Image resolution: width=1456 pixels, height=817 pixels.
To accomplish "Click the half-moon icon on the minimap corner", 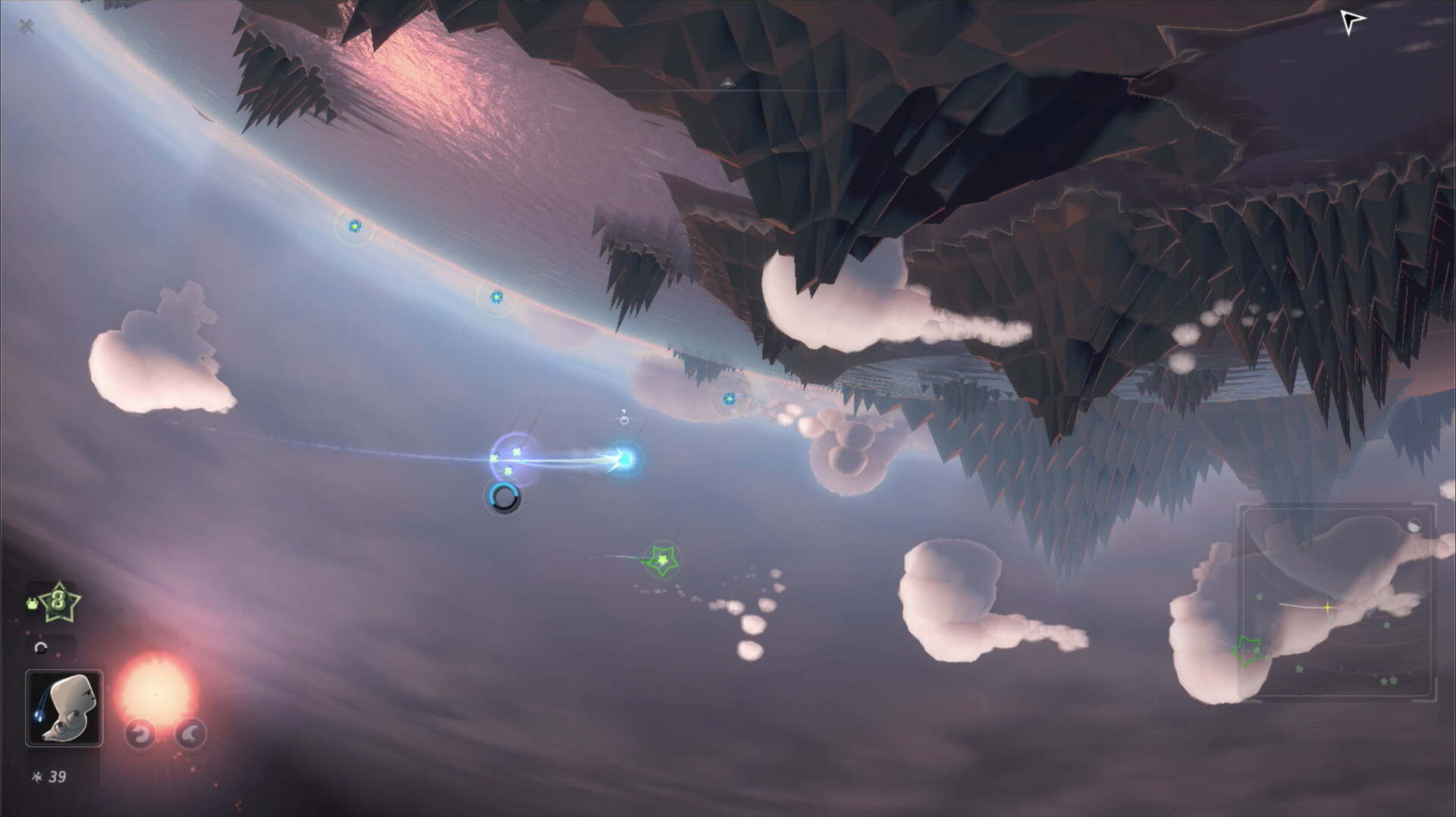I will [1414, 525].
